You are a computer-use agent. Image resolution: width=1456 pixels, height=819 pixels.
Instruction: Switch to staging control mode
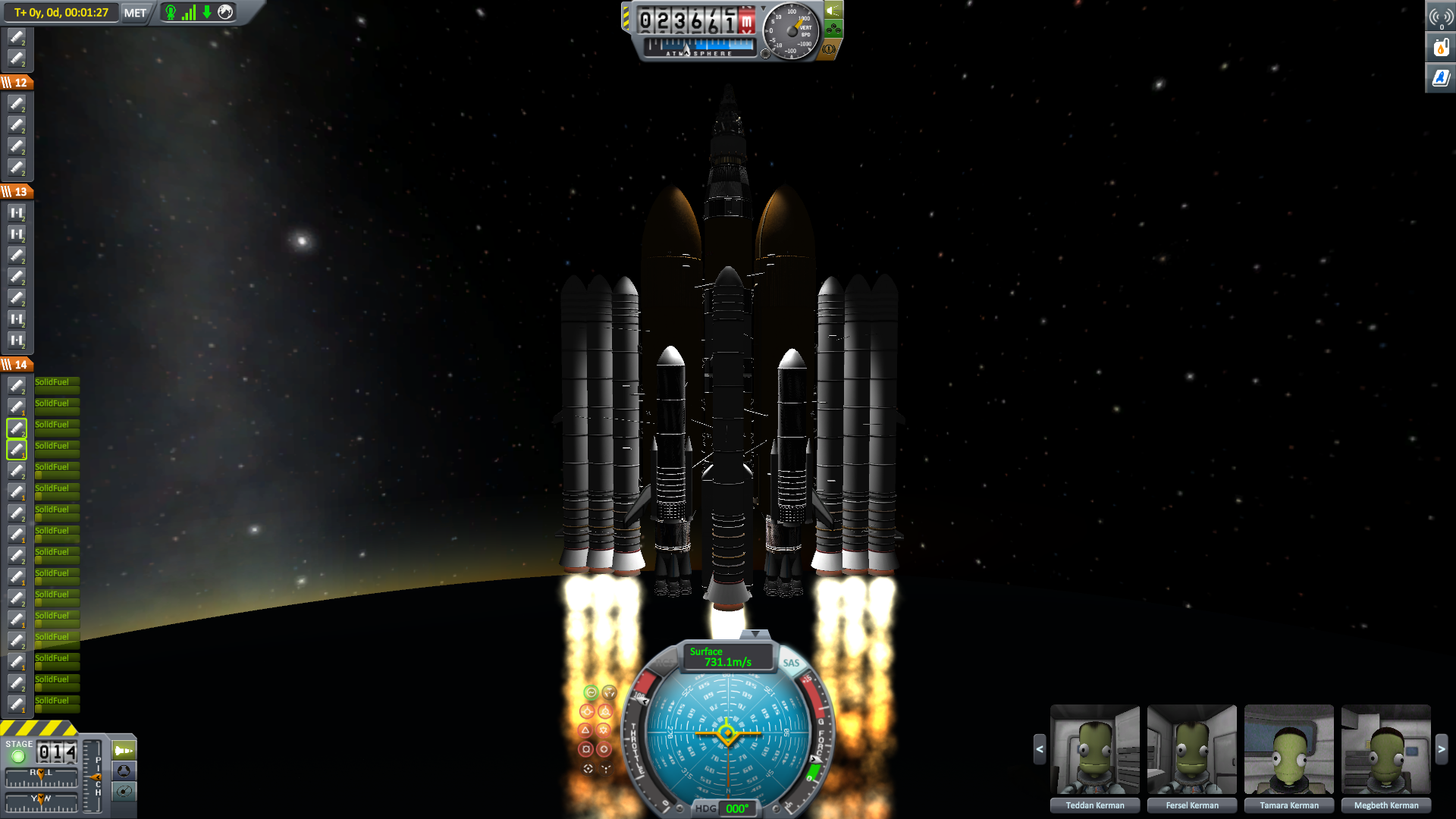click(x=124, y=751)
